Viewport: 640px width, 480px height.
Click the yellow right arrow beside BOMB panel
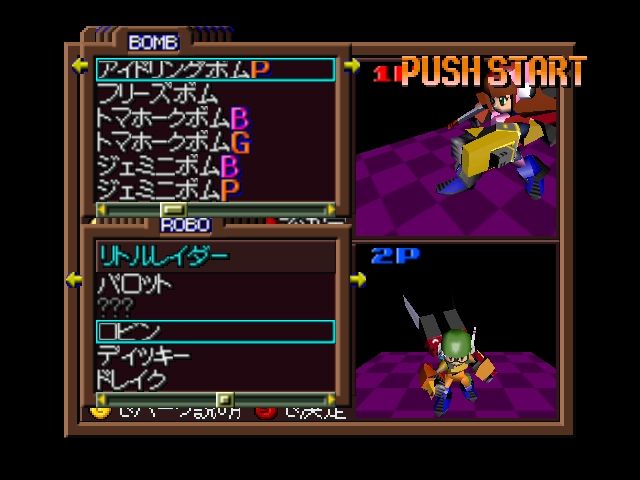352,67
